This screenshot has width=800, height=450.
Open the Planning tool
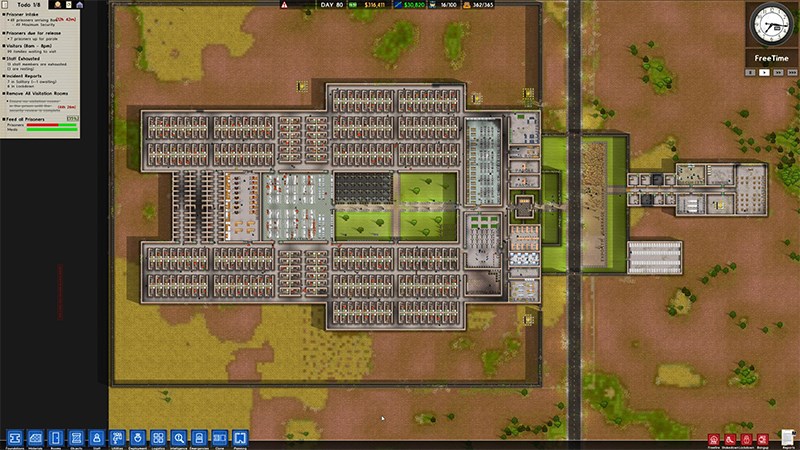click(240, 437)
